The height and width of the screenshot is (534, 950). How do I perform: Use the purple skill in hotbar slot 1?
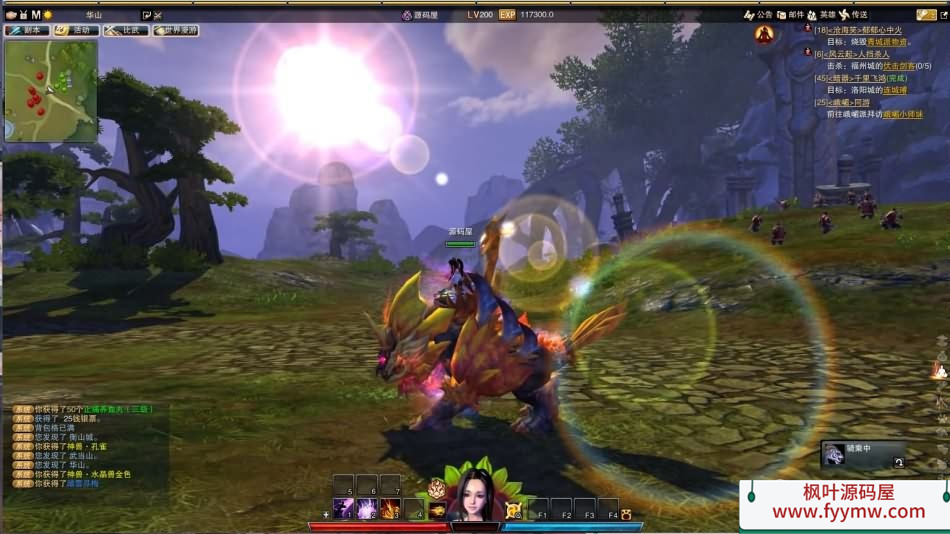point(343,508)
